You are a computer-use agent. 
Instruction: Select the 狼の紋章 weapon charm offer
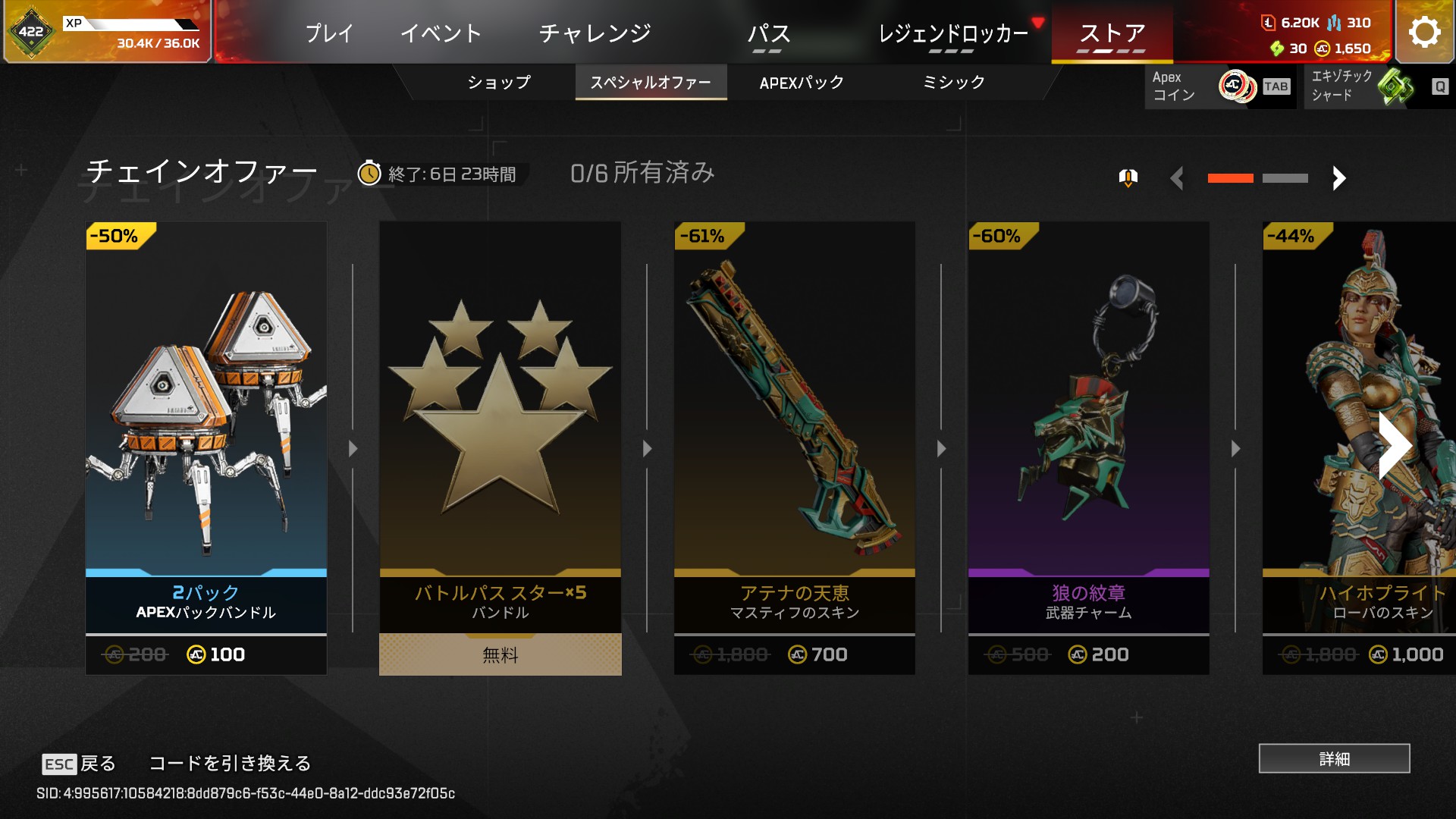[1088, 447]
